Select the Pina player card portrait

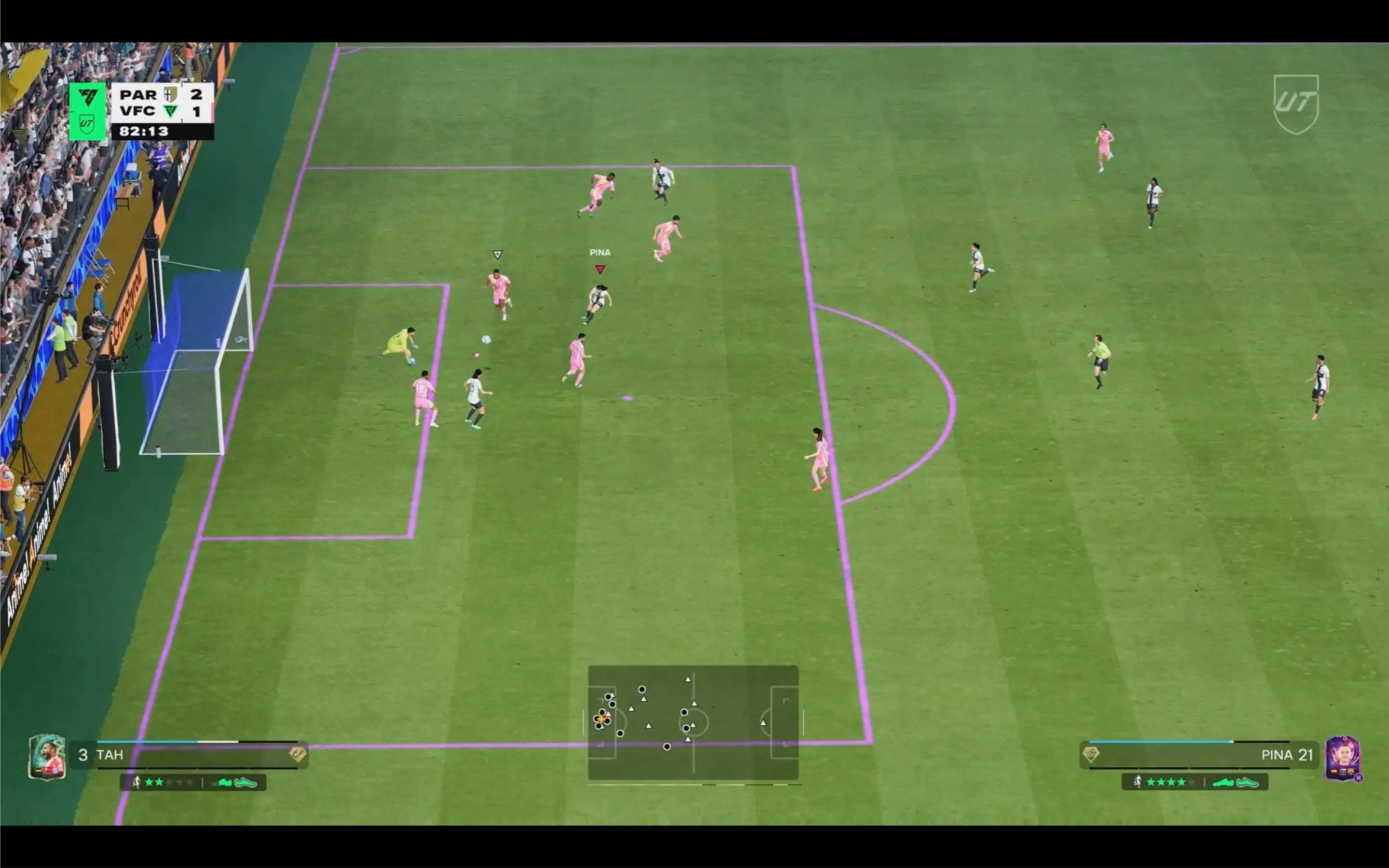pos(1342,758)
